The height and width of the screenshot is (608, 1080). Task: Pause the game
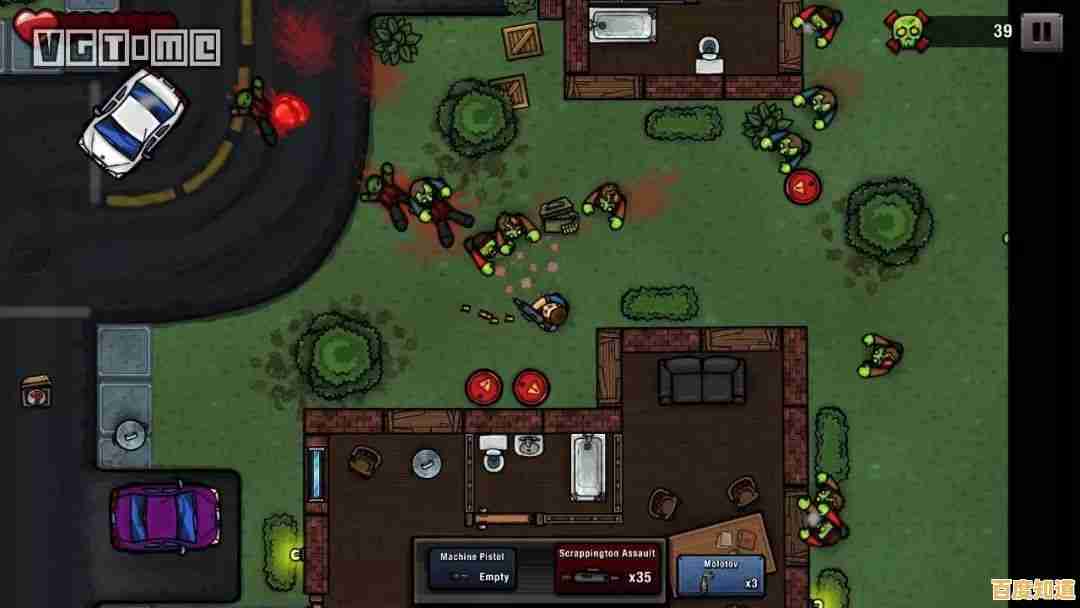[1041, 32]
